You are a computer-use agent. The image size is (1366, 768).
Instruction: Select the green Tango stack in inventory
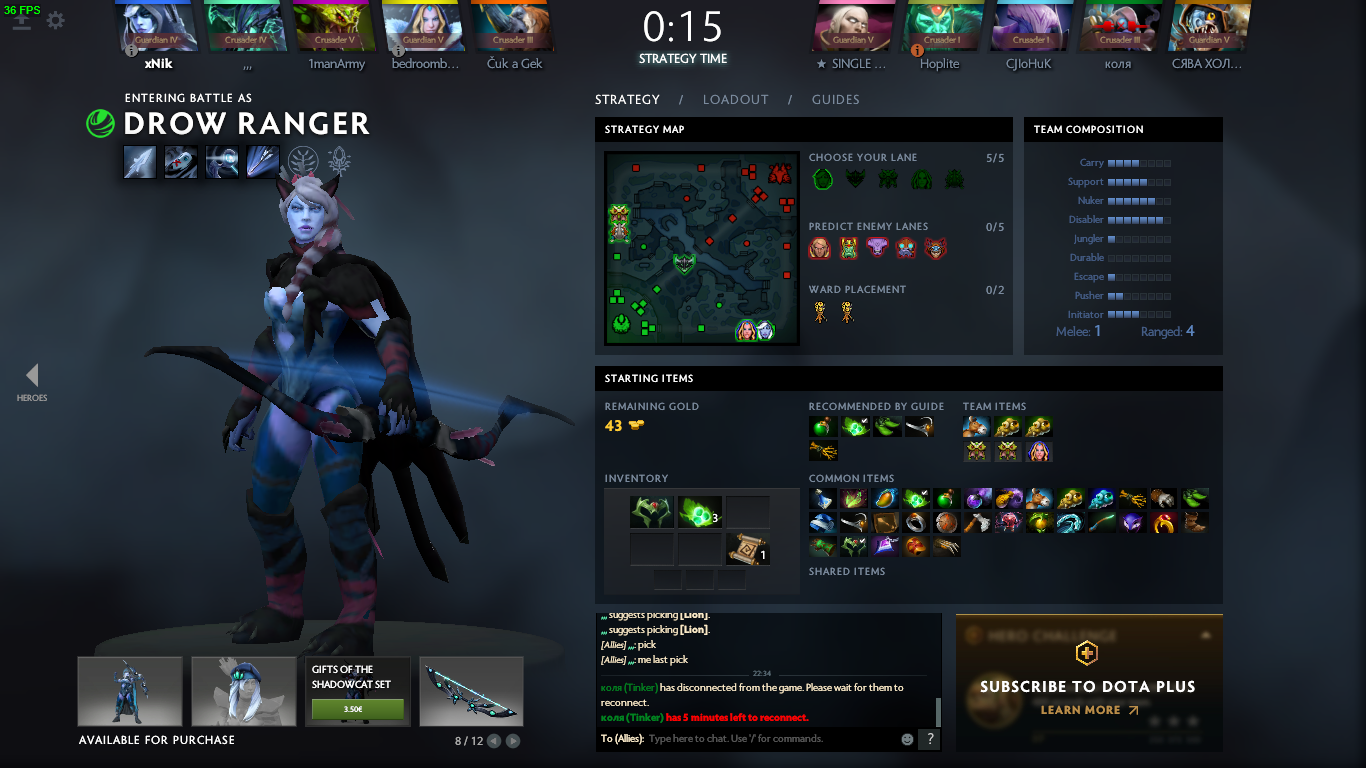(x=699, y=513)
